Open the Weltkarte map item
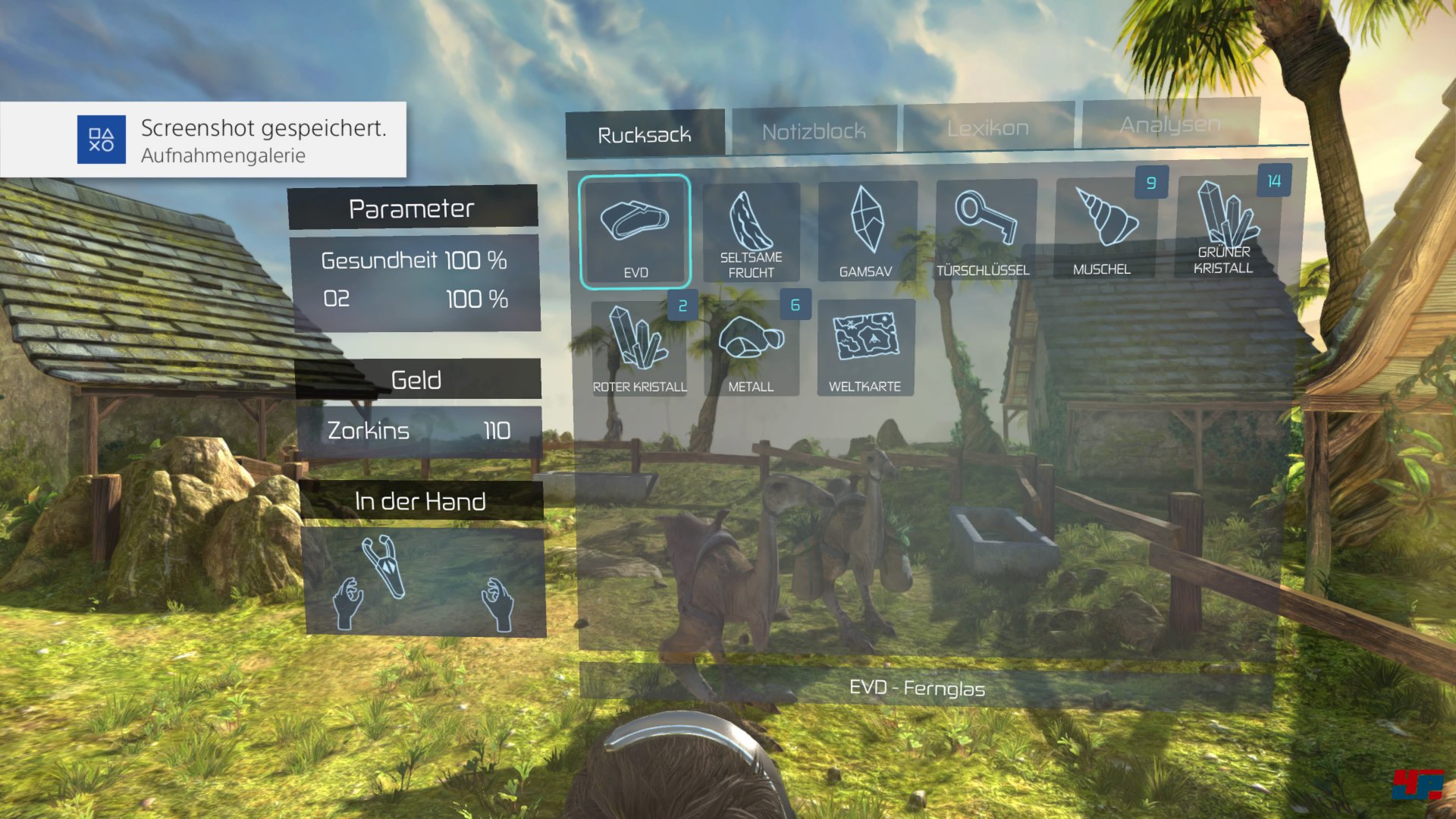Viewport: 1456px width, 819px height. pyautogui.click(x=865, y=347)
